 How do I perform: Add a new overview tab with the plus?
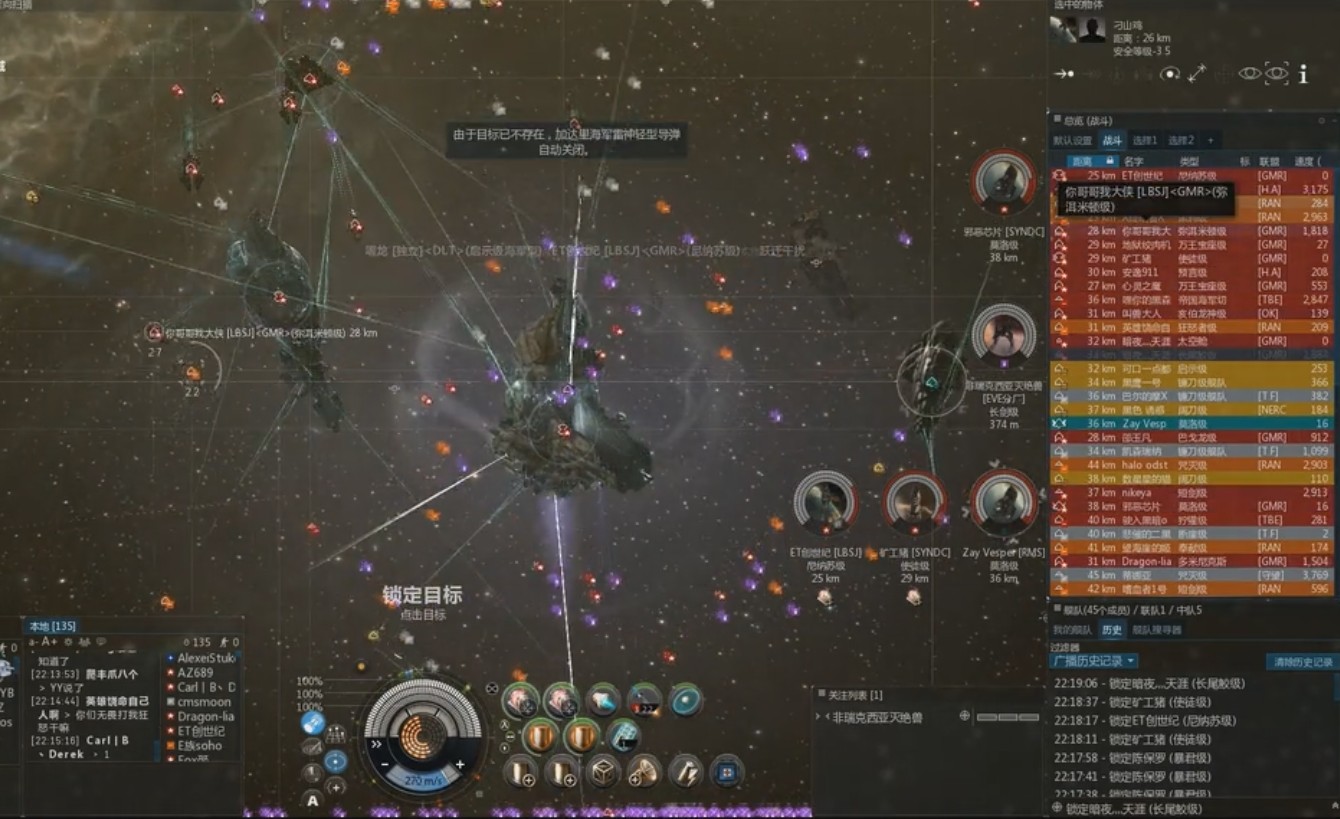click(1210, 141)
